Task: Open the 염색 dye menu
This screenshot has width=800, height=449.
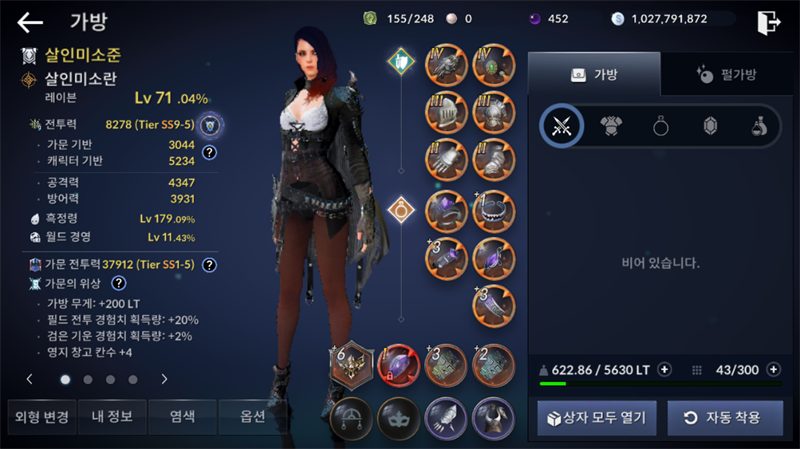Action: [182, 416]
